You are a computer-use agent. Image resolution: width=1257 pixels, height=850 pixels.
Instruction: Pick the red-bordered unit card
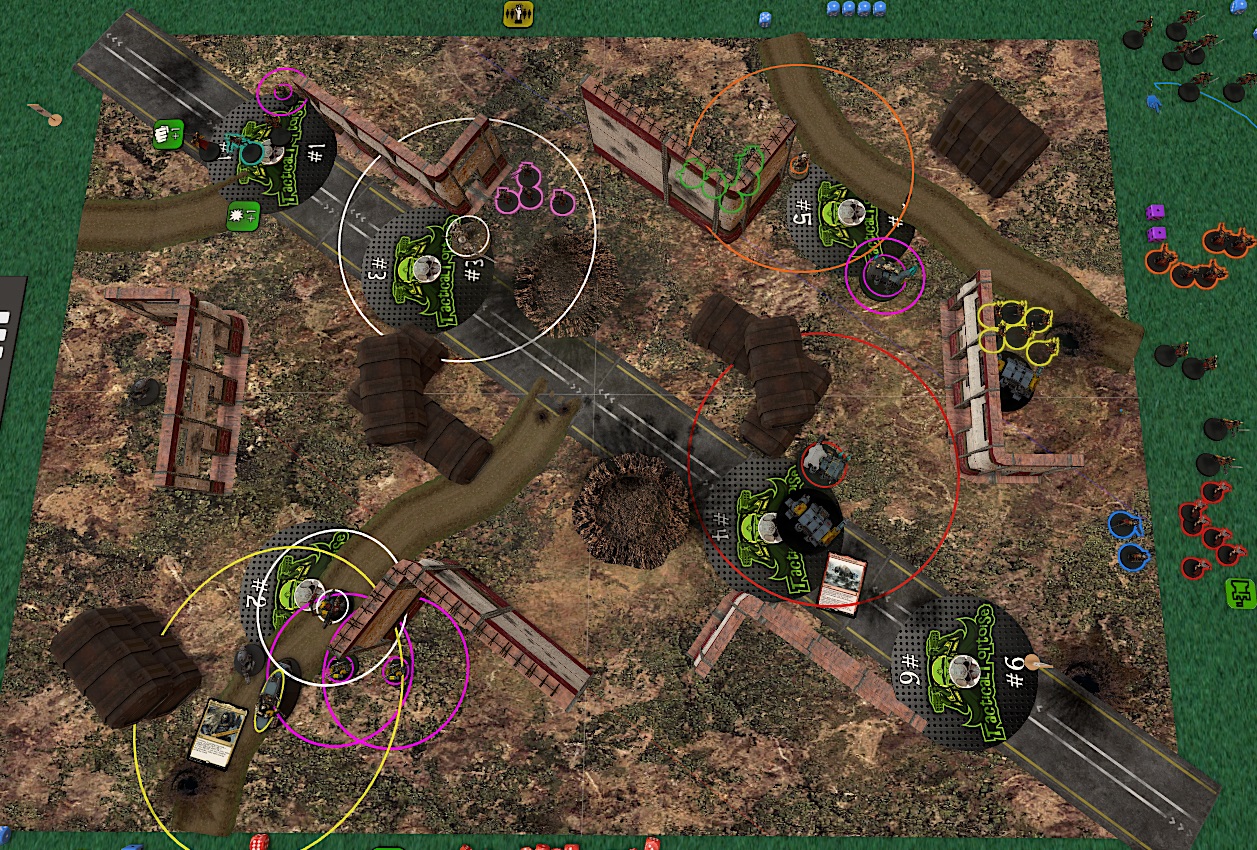841,581
